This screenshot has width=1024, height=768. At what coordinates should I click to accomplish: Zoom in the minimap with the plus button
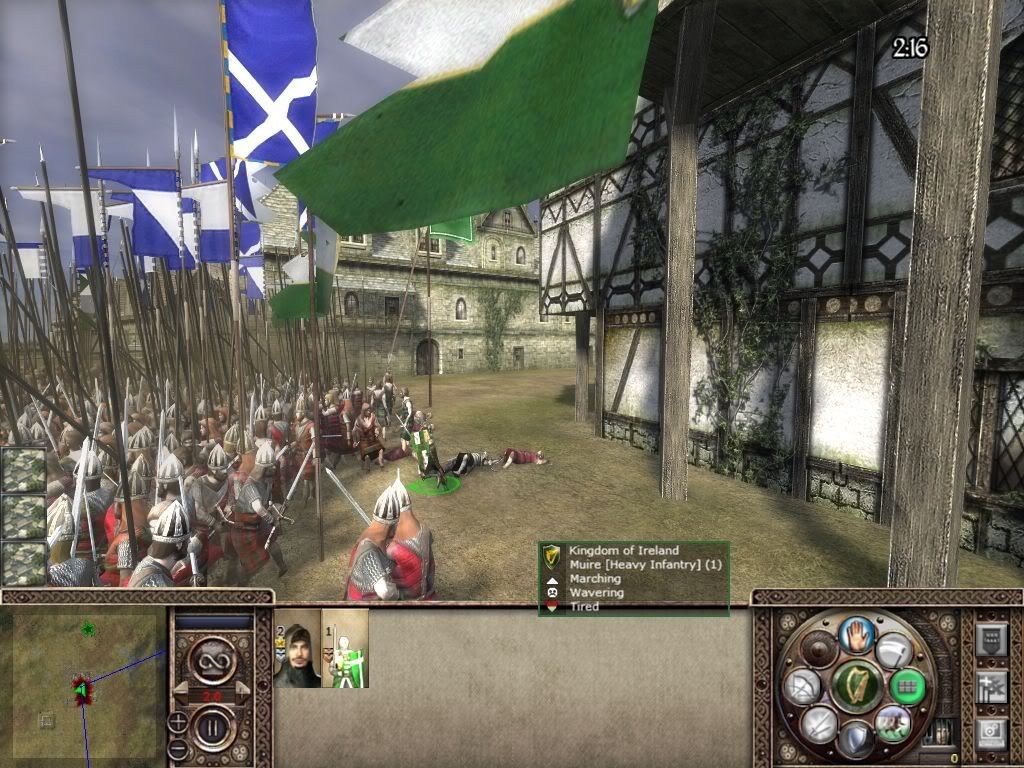178,722
